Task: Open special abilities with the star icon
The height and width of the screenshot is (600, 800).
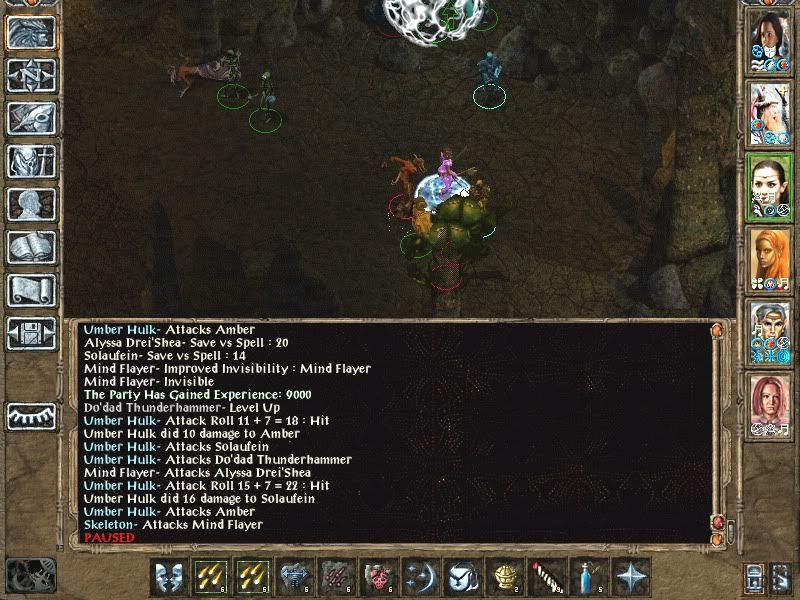Action: (x=631, y=578)
